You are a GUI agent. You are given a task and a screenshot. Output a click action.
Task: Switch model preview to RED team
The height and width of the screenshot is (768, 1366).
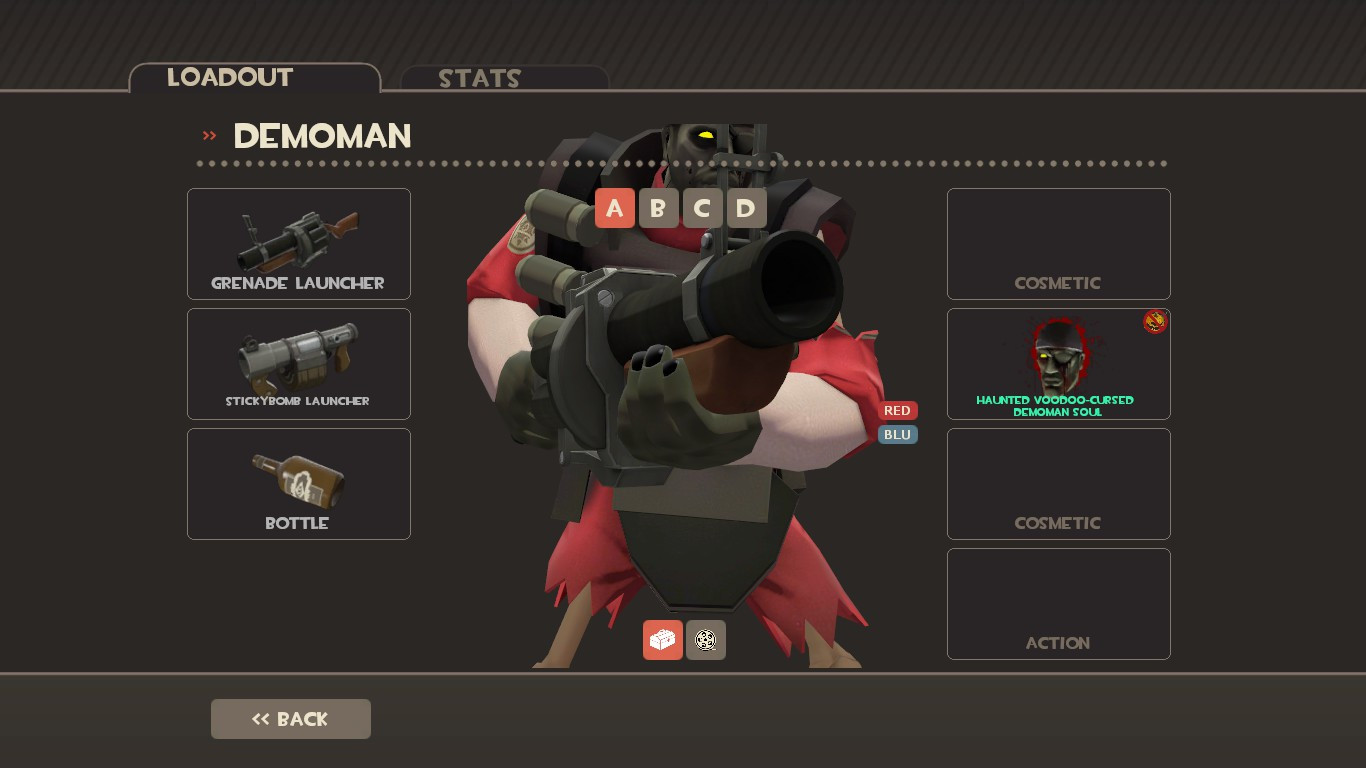pos(896,410)
